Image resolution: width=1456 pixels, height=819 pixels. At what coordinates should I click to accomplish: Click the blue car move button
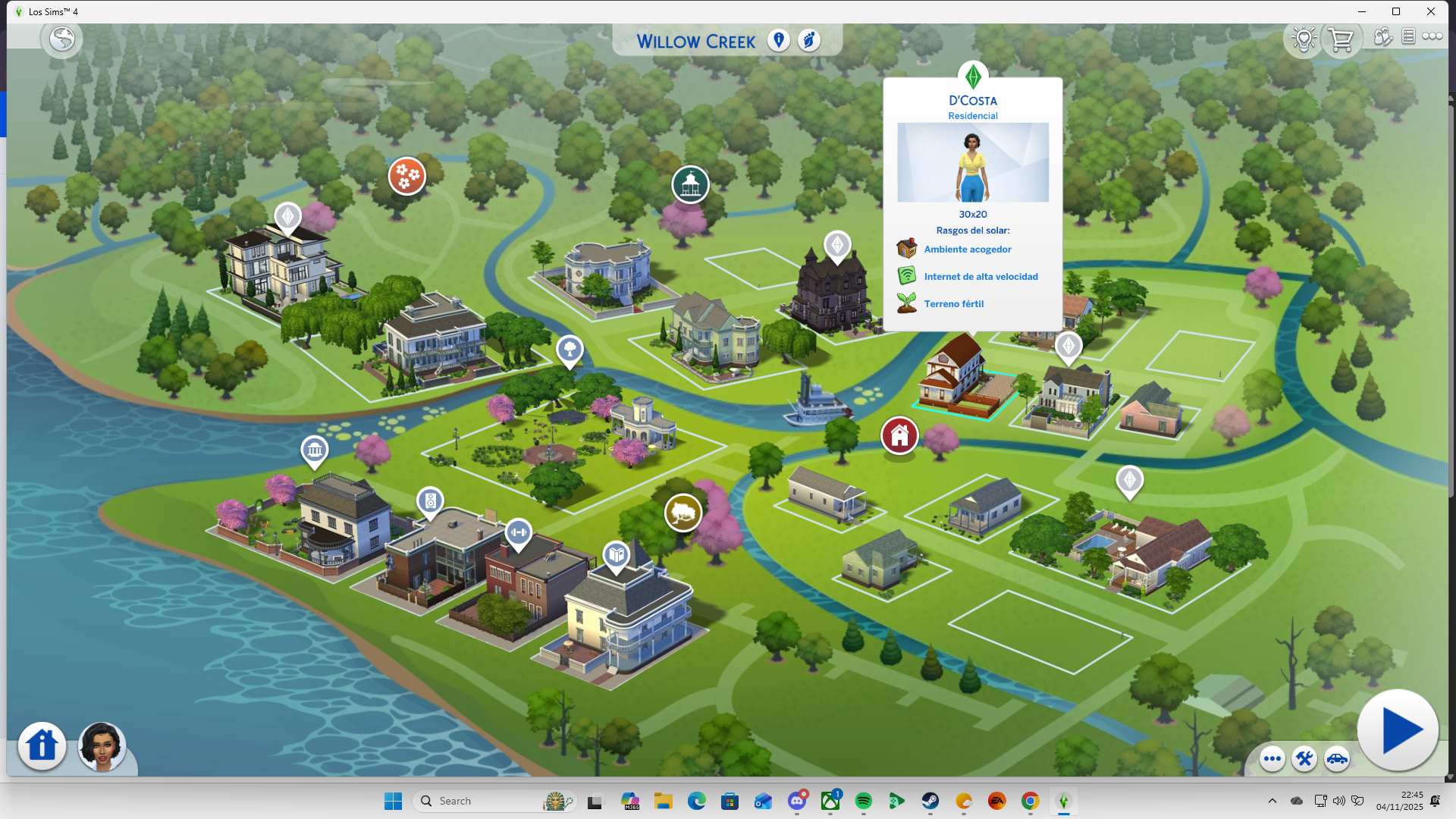1337,758
